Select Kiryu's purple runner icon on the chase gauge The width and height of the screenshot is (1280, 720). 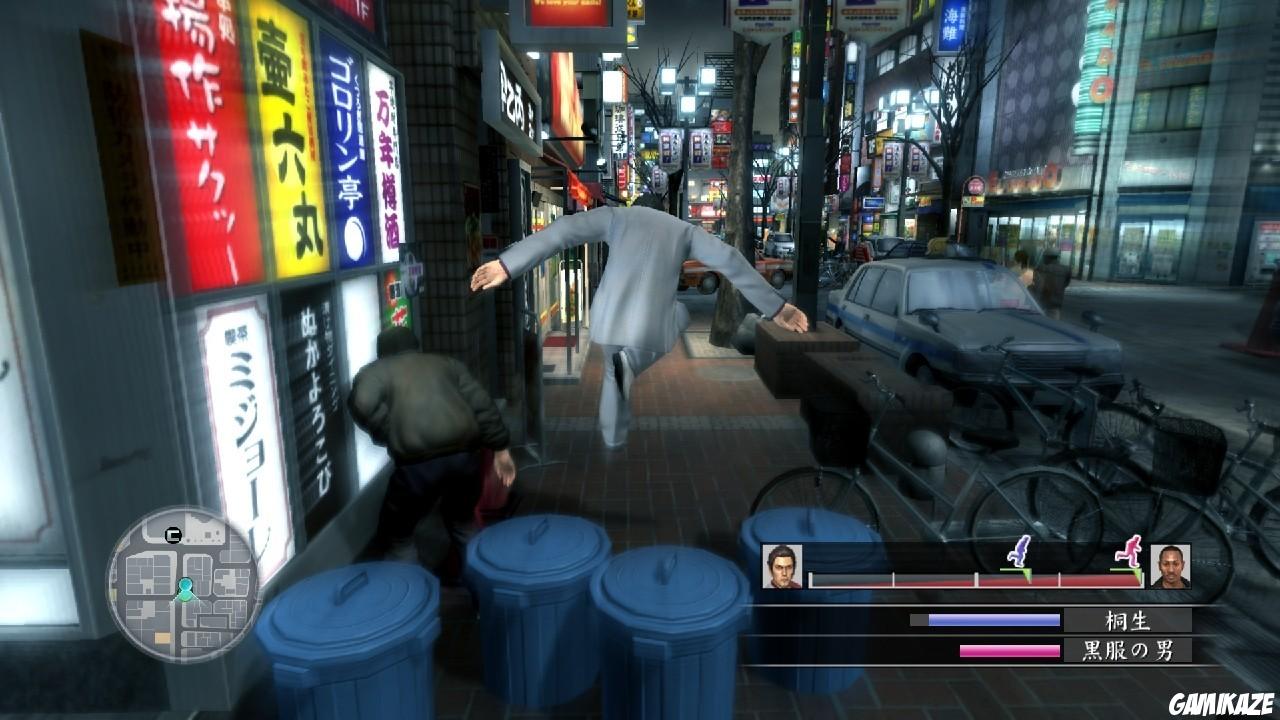(1020, 552)
